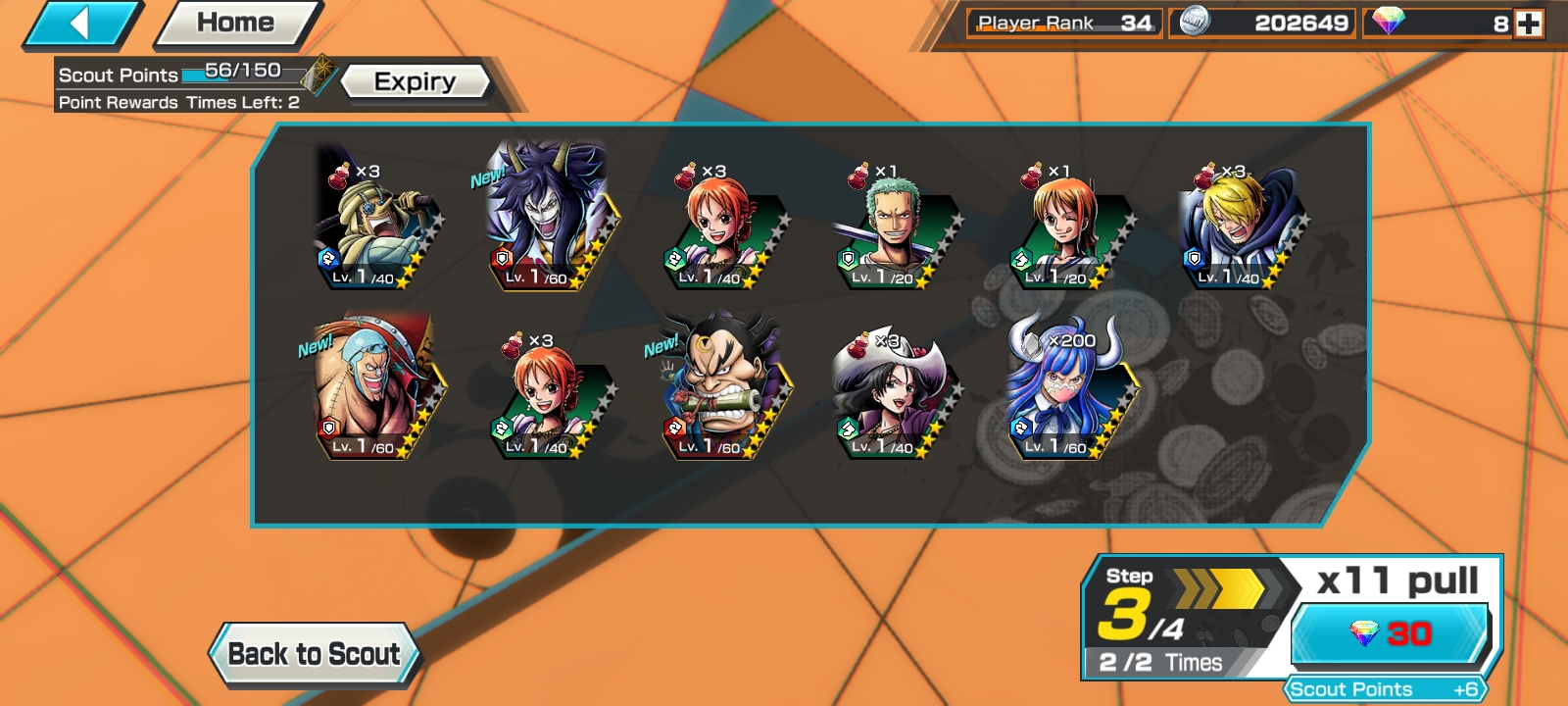Tap Back to Scout
Viewport: 1568px width, 706px height.
tap(314, 654)
